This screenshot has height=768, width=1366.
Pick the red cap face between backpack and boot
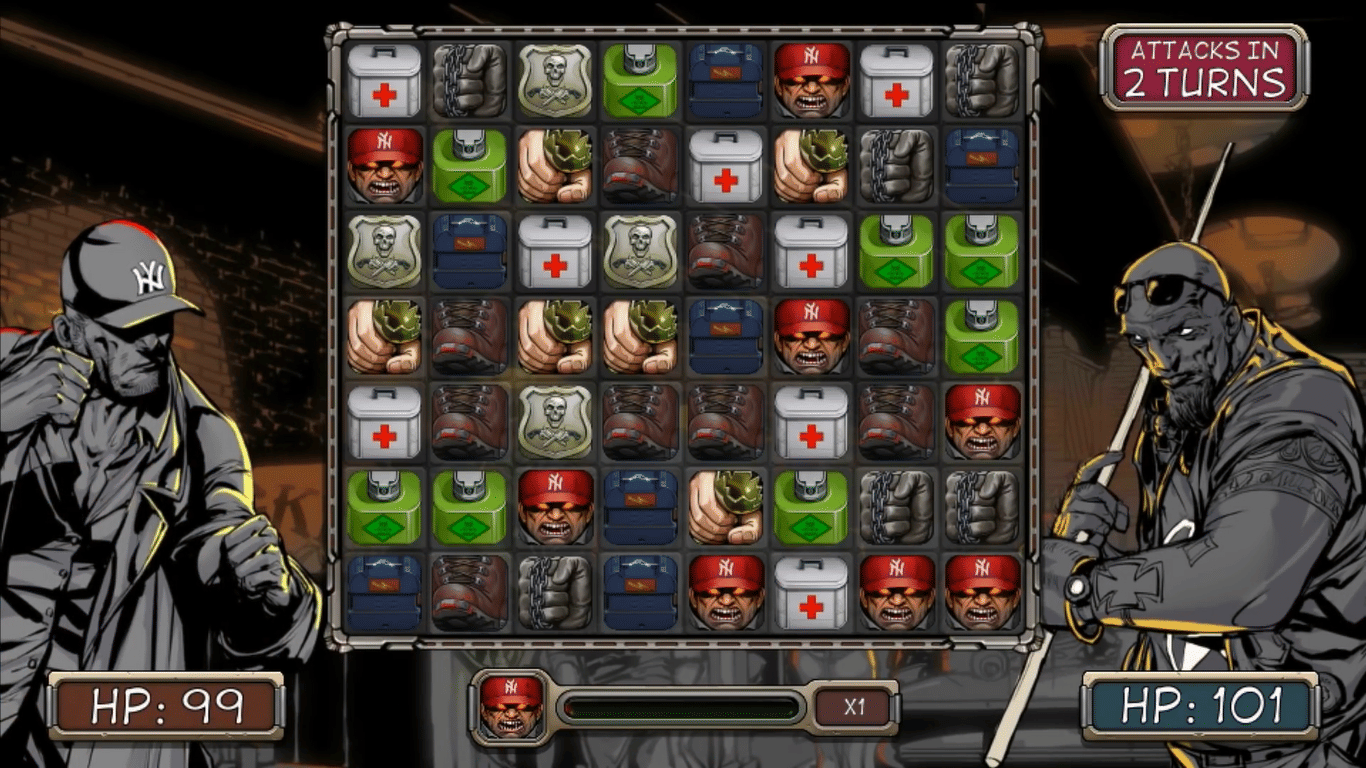(x=812, y=335)
